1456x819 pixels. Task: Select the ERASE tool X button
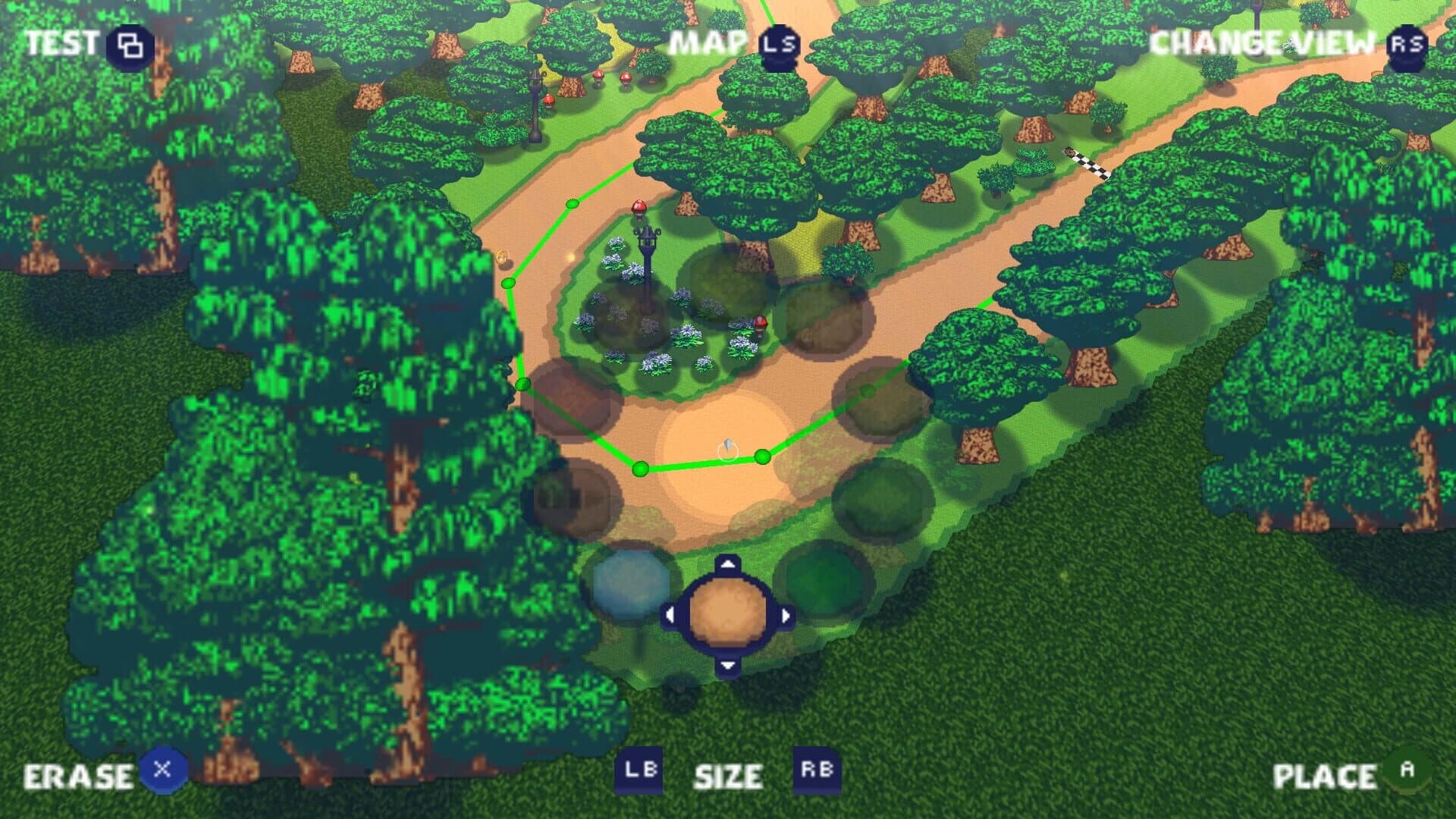click(162, 771)
